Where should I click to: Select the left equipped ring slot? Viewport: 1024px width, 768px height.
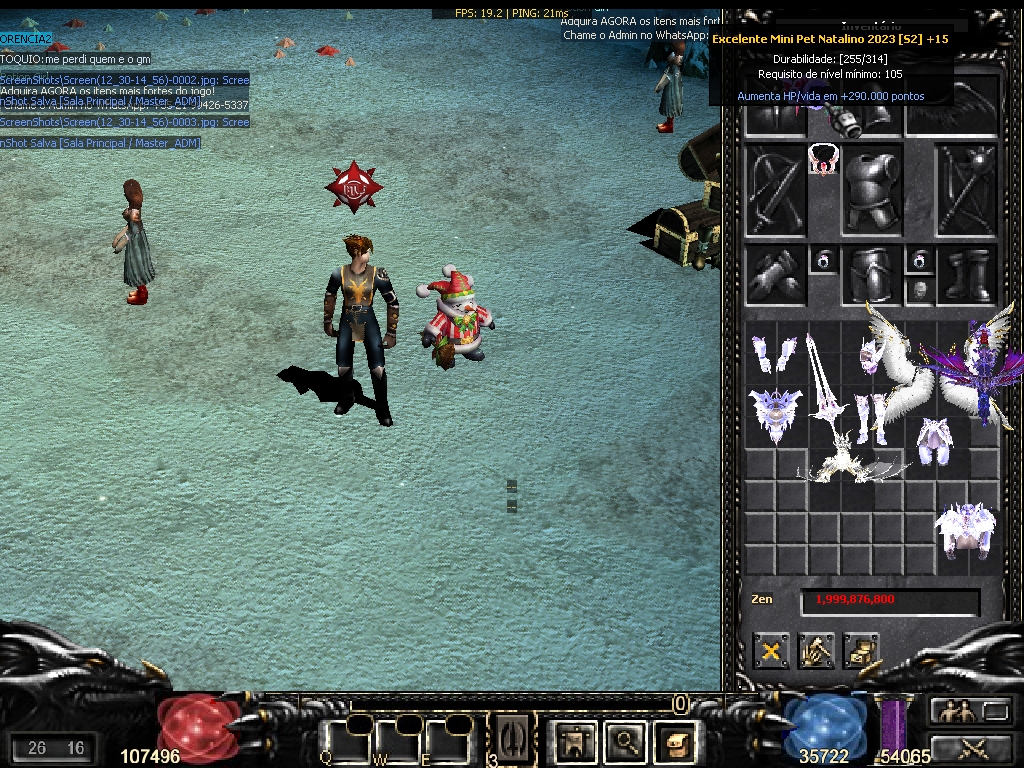click(823, 261)
